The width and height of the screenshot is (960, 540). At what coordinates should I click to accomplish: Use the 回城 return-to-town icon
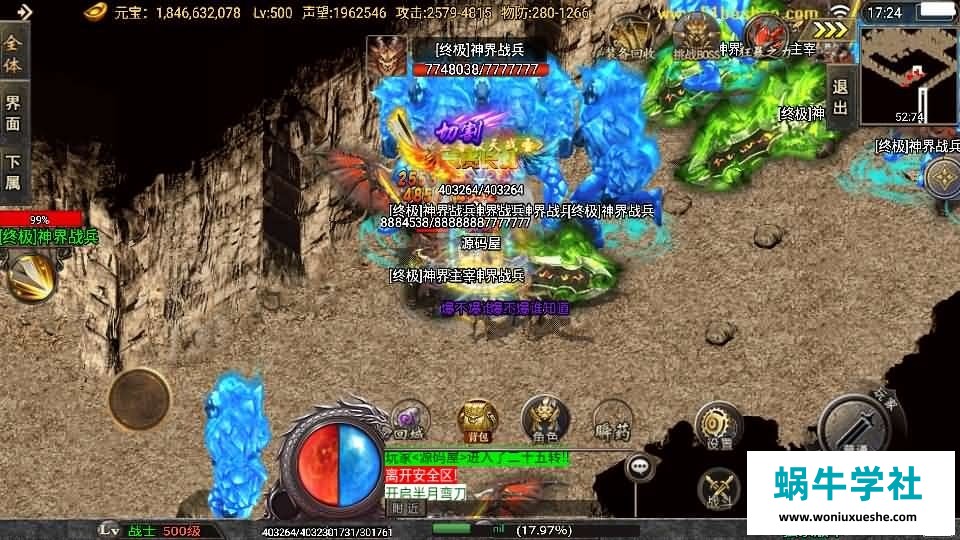[409, 420]
